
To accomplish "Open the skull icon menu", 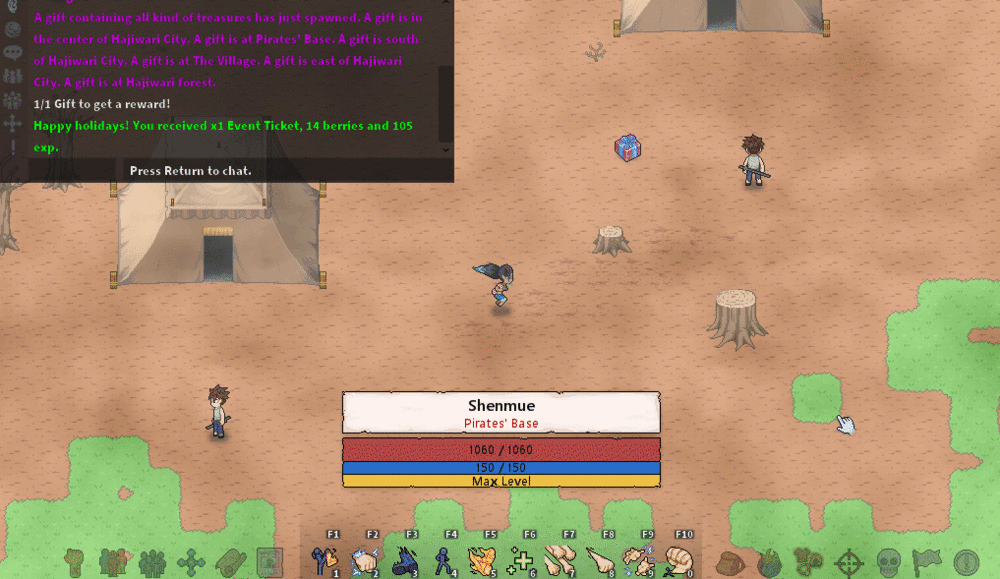I will pyautogui.click(x=889, y=562).
